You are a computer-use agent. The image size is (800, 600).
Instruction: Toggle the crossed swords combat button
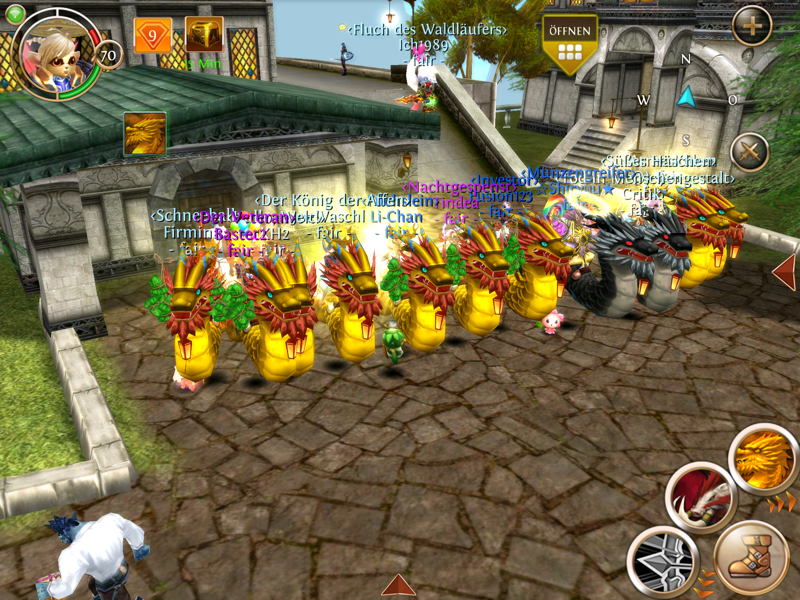pyautogui.click(x=749, y=153)
